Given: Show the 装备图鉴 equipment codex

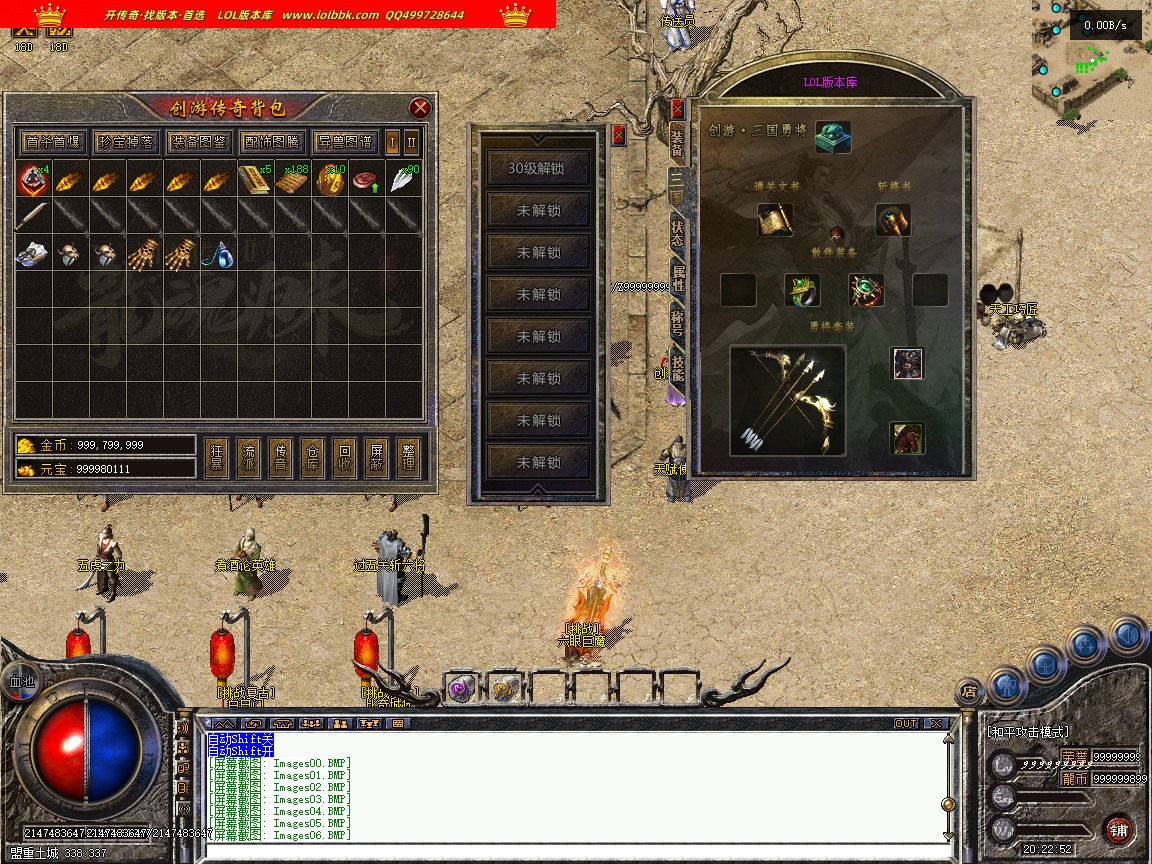Looking at the screenshot, I should pos(198,141).
